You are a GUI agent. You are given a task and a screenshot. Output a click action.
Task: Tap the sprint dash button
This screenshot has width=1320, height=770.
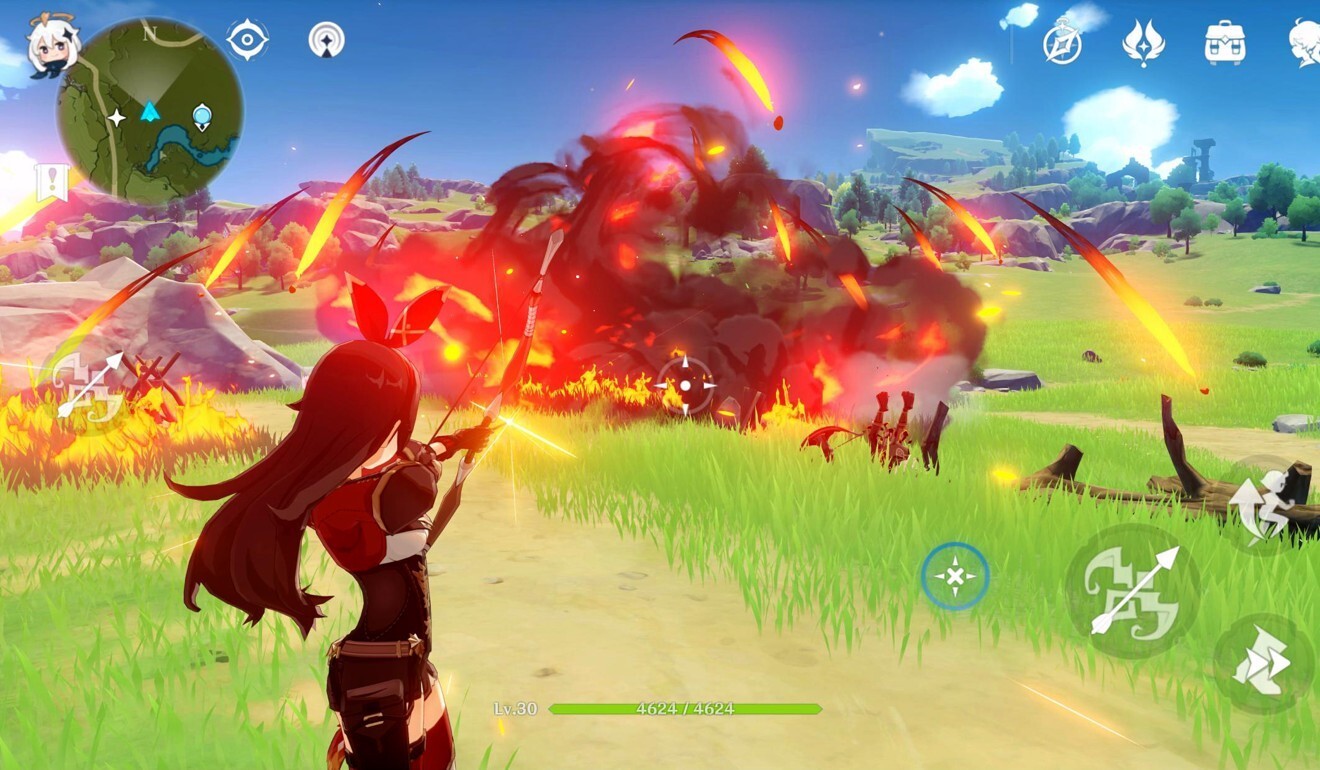1263,664
